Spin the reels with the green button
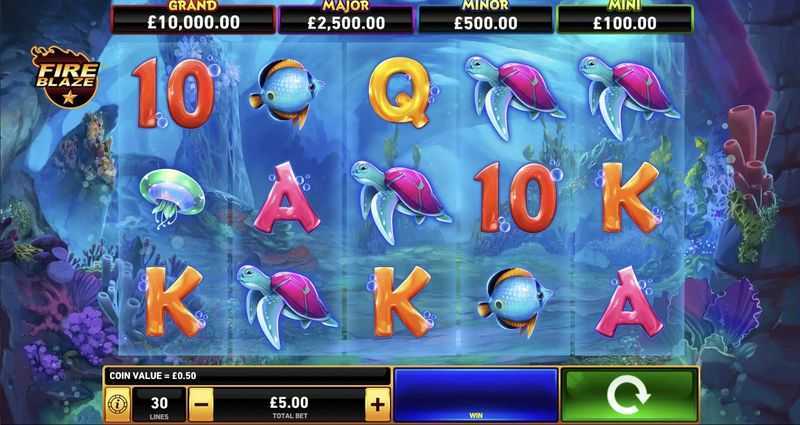The width and height of the screenshot is (800, 425). click(629, 393)
